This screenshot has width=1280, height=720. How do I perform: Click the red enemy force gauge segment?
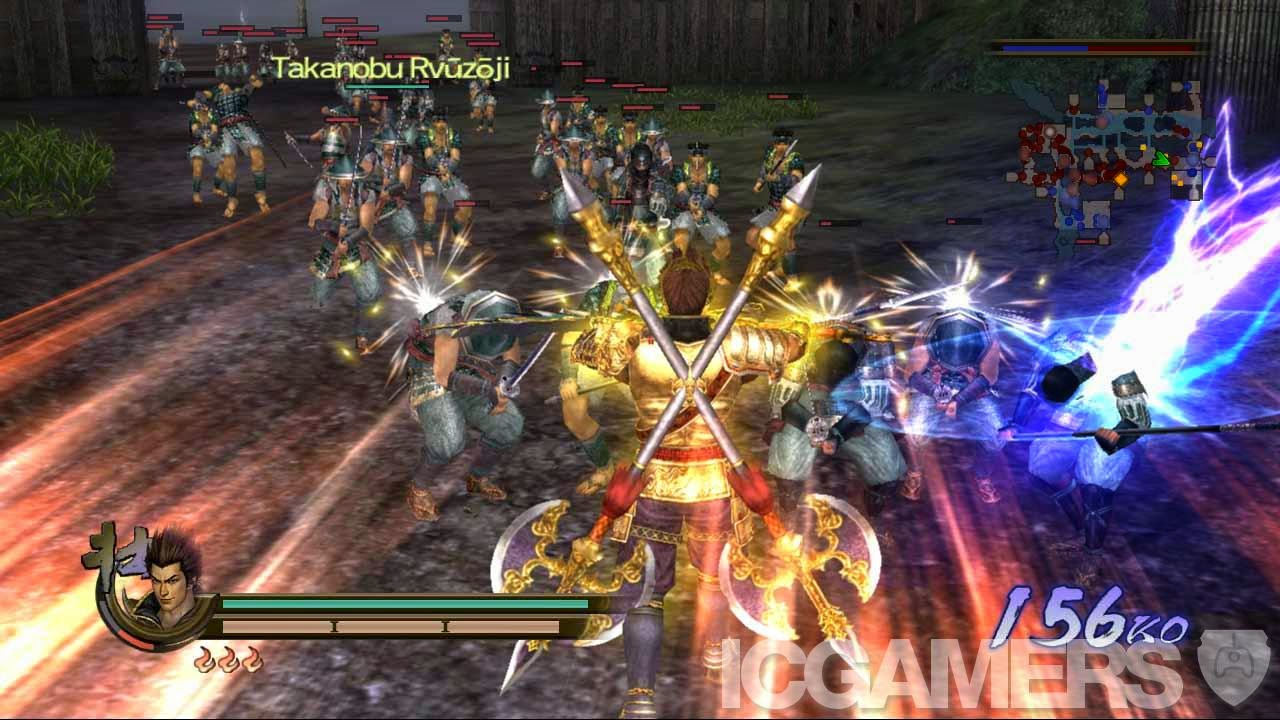tap(1140, 48)
